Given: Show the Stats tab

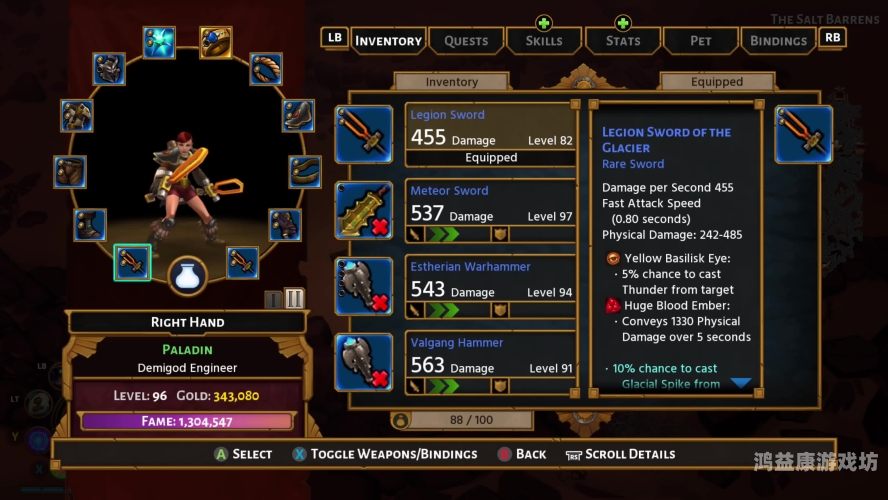Looking at the screenshot, I should pos(622,40).
